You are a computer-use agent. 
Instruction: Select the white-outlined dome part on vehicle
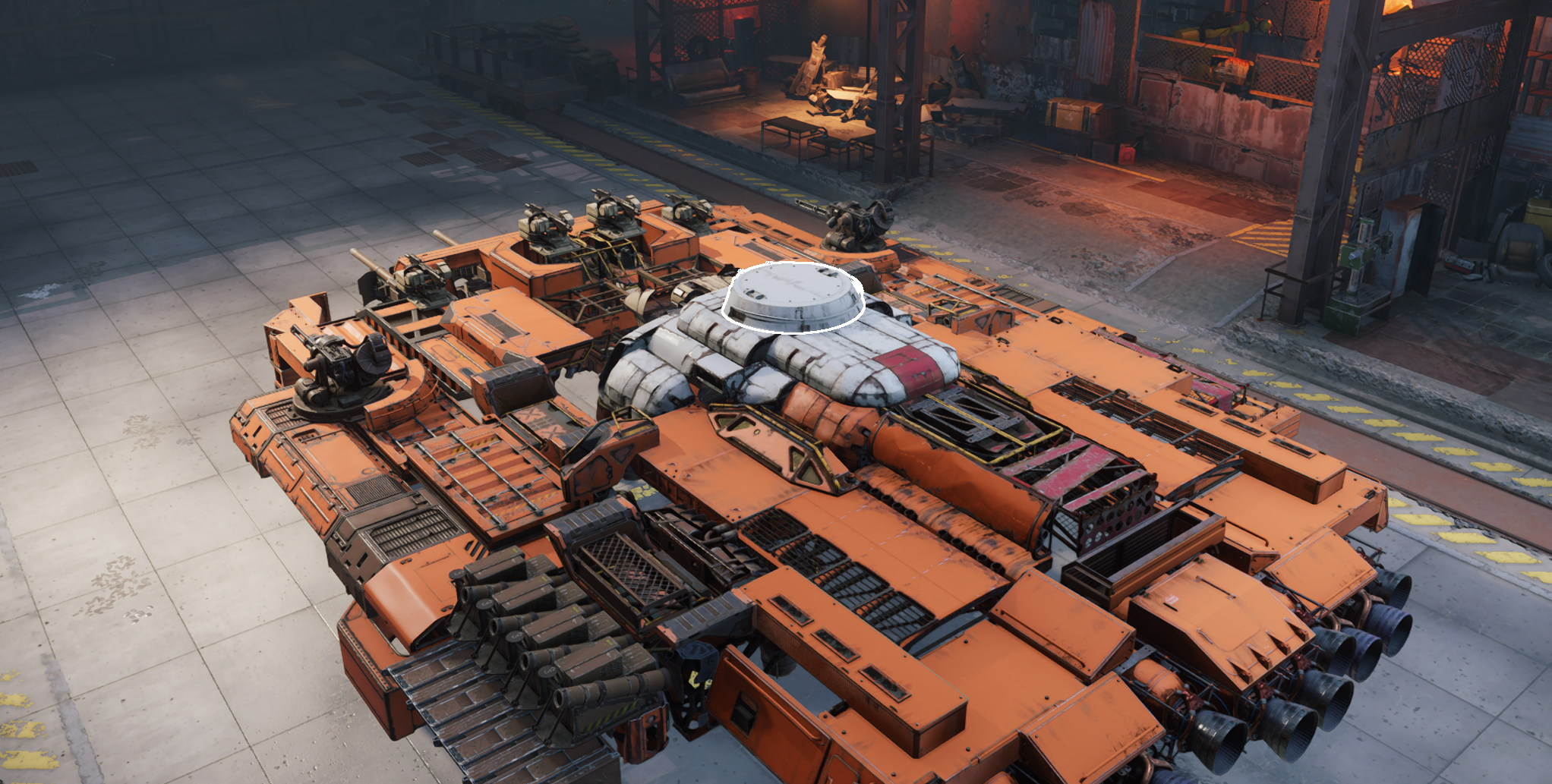793,298
